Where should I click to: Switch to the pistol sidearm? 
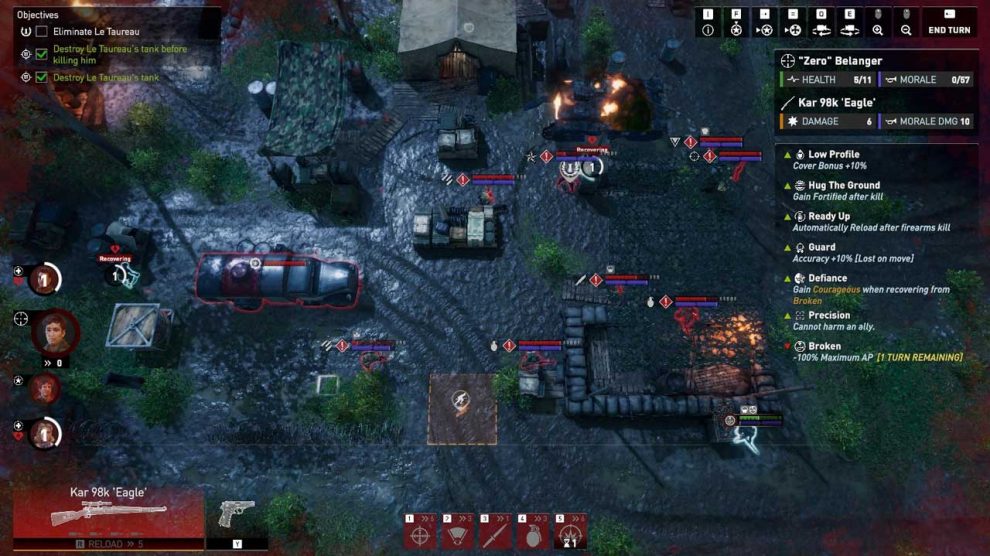click(x=237, y=514)
